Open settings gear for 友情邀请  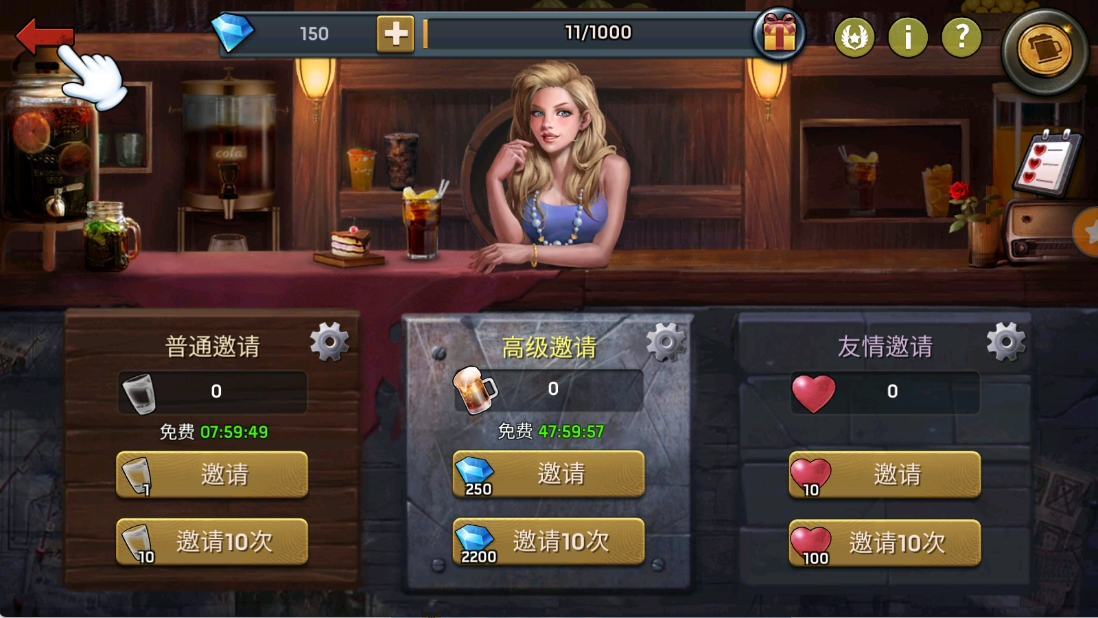tap(1005, 342)
